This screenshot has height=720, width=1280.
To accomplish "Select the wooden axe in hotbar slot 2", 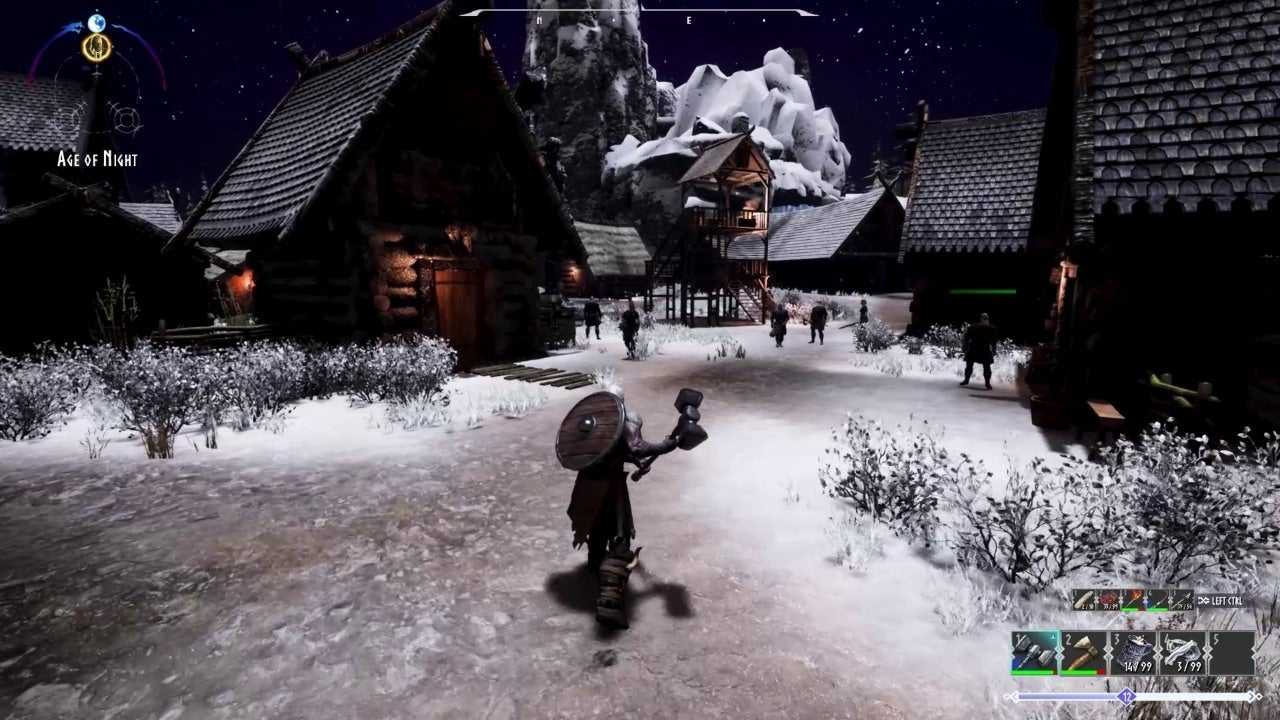I will 1083,653.
